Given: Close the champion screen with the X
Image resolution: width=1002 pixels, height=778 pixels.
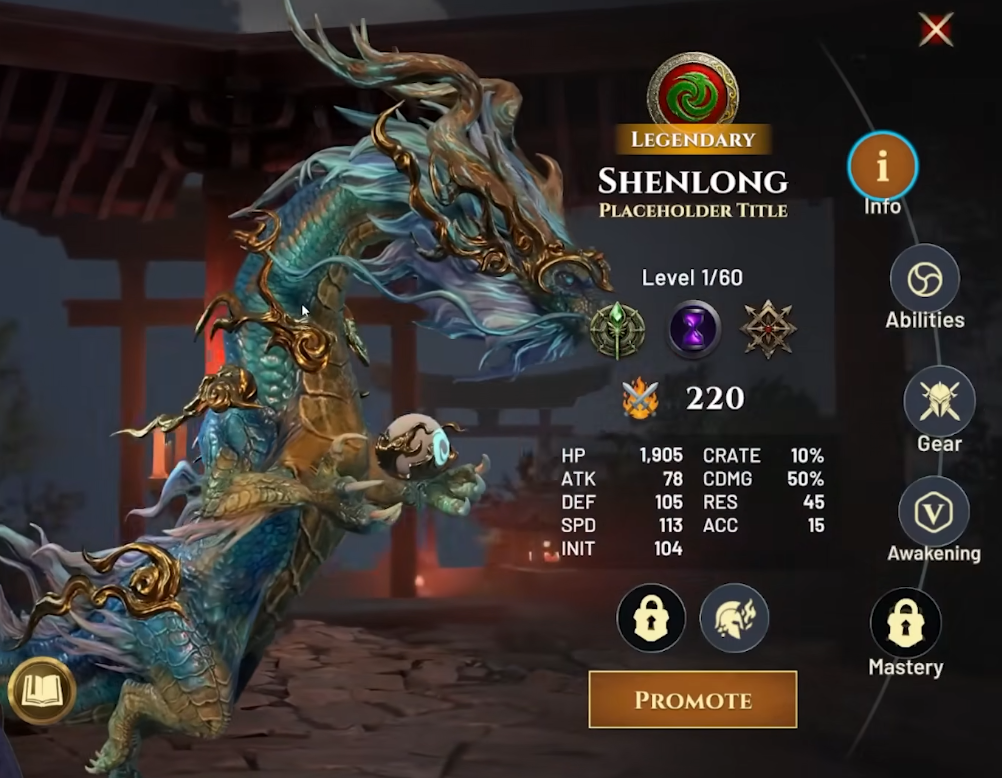Looking at the screenshot, I should [935, 31].
